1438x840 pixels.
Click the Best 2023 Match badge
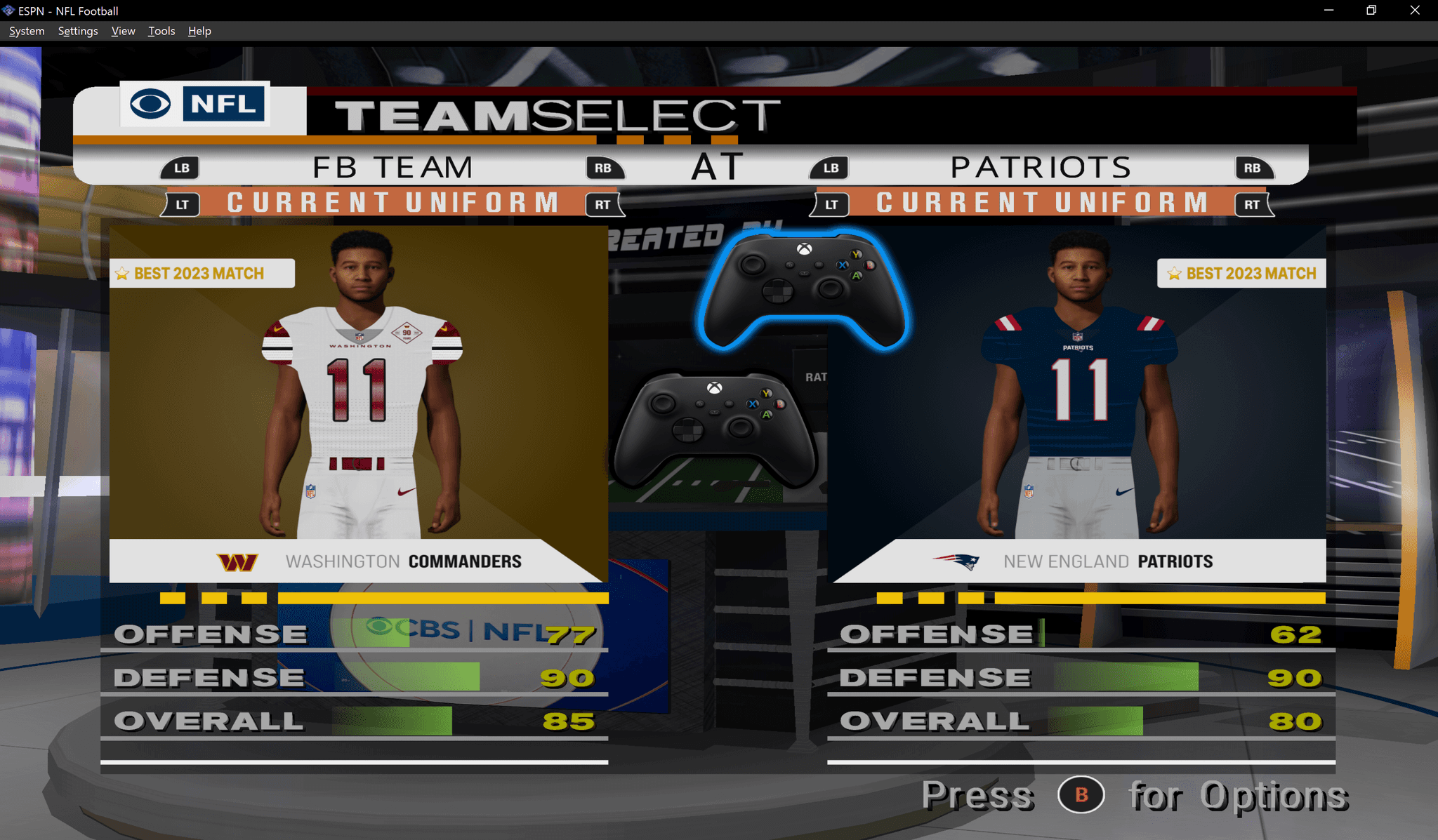tap(202, 273)
